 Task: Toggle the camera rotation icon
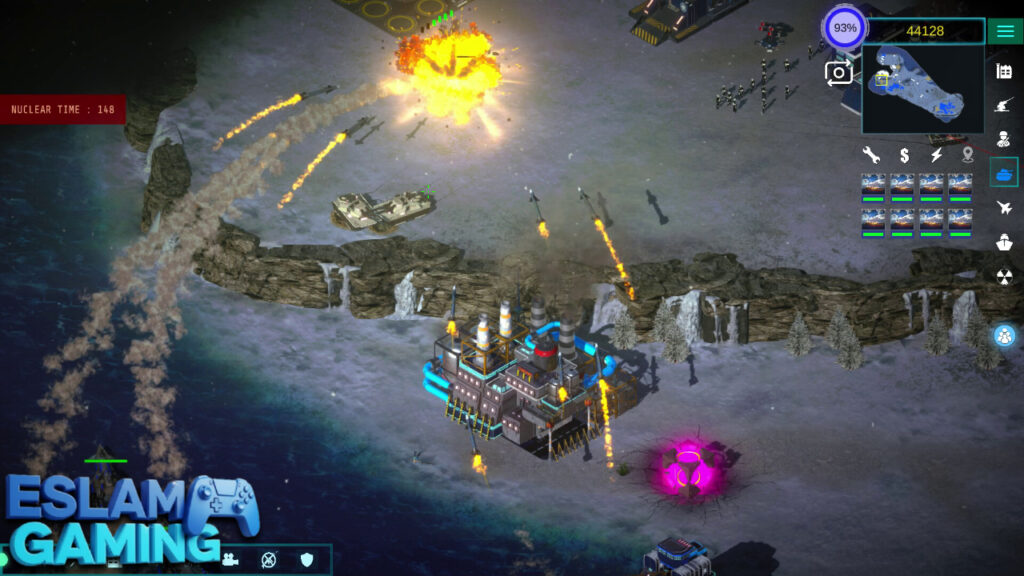click(838, 72)
